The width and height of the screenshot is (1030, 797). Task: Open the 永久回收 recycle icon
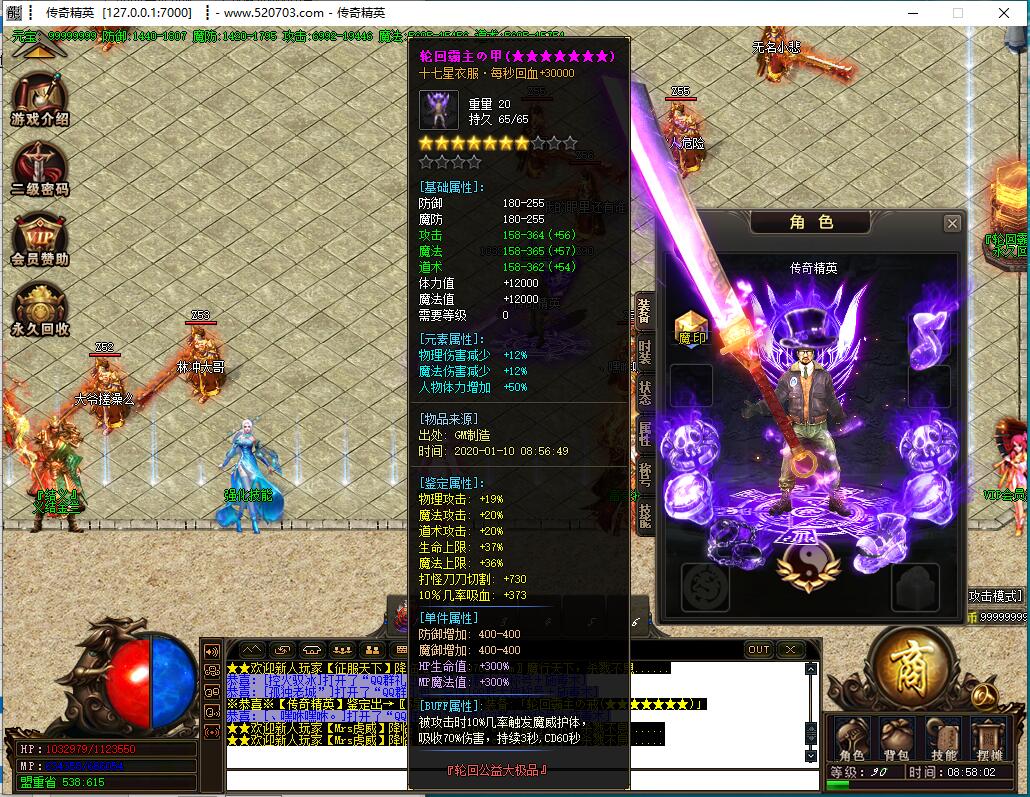[40, 308]
